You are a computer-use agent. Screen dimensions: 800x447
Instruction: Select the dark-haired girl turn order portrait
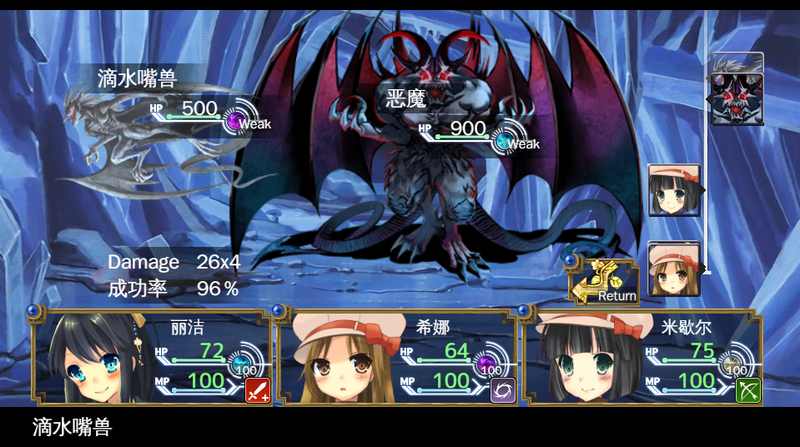[673, 190]
